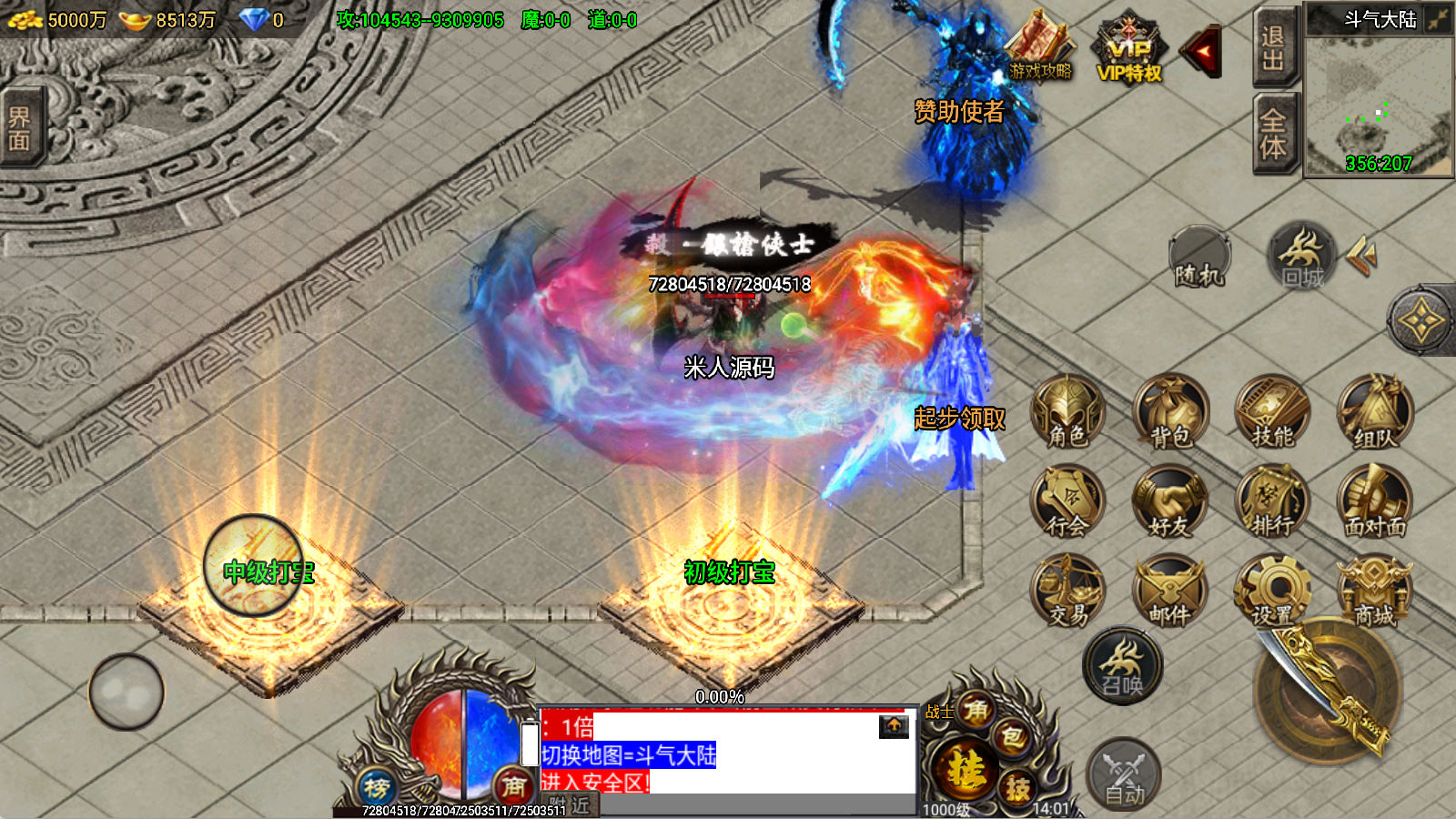Image resolution: width=1456 pixels, height=819 pixels.
Task: Open the 角色 character panel
Action: point(1067,412)
